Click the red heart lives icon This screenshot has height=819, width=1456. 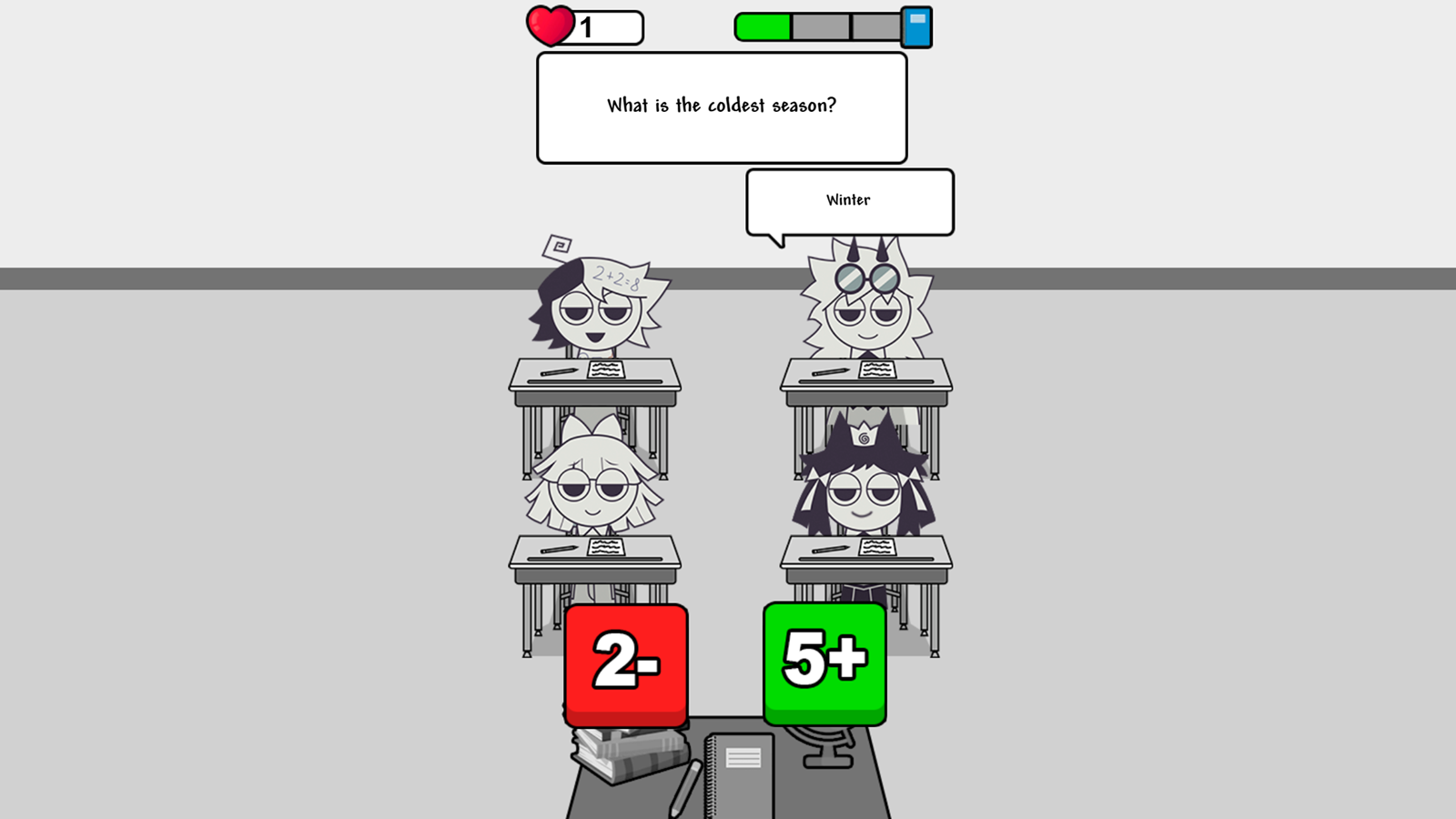pyautogui.click(x=549, y=25)
